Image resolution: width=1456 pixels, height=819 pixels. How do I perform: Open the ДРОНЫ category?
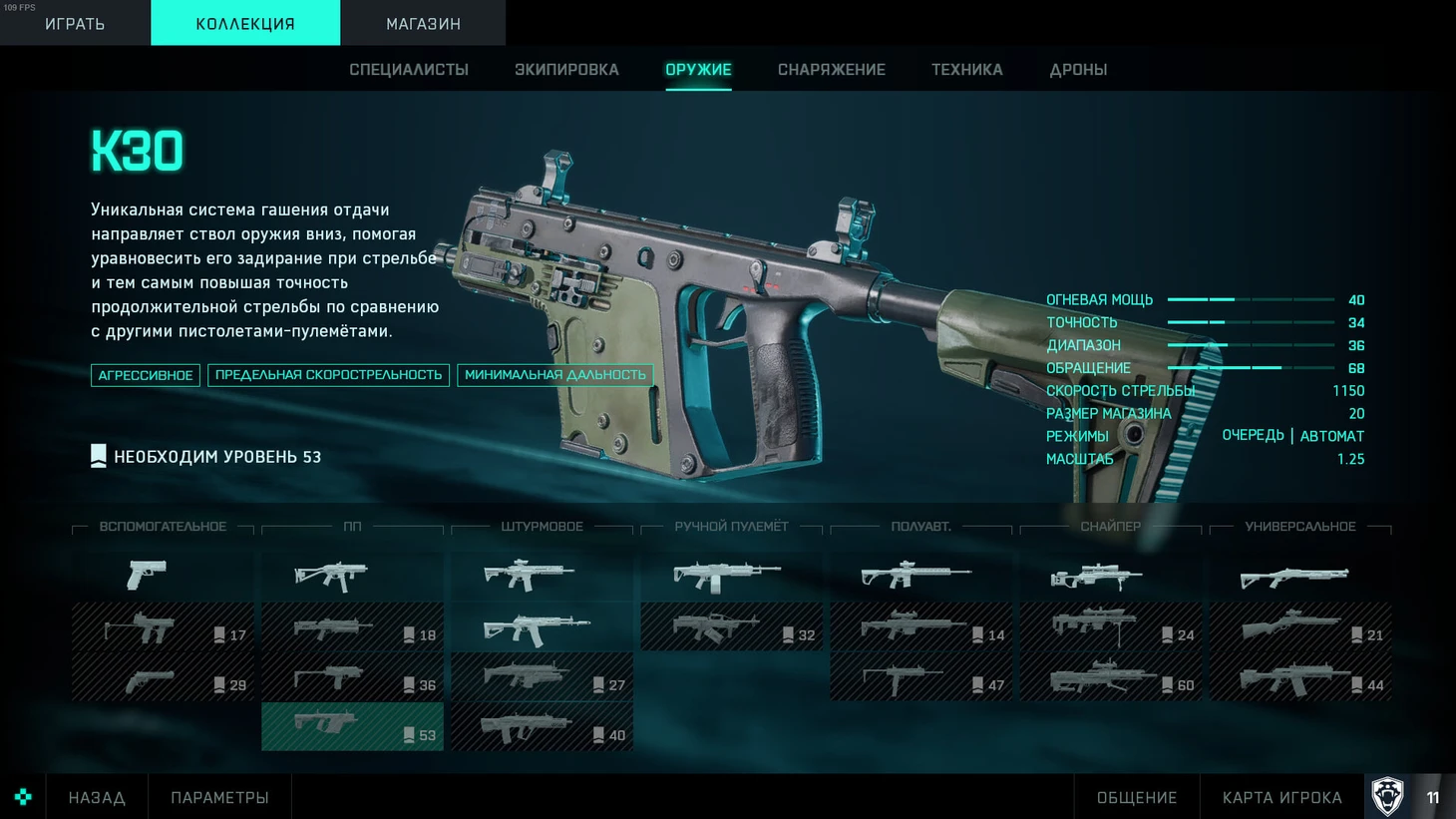[1078, 70]
